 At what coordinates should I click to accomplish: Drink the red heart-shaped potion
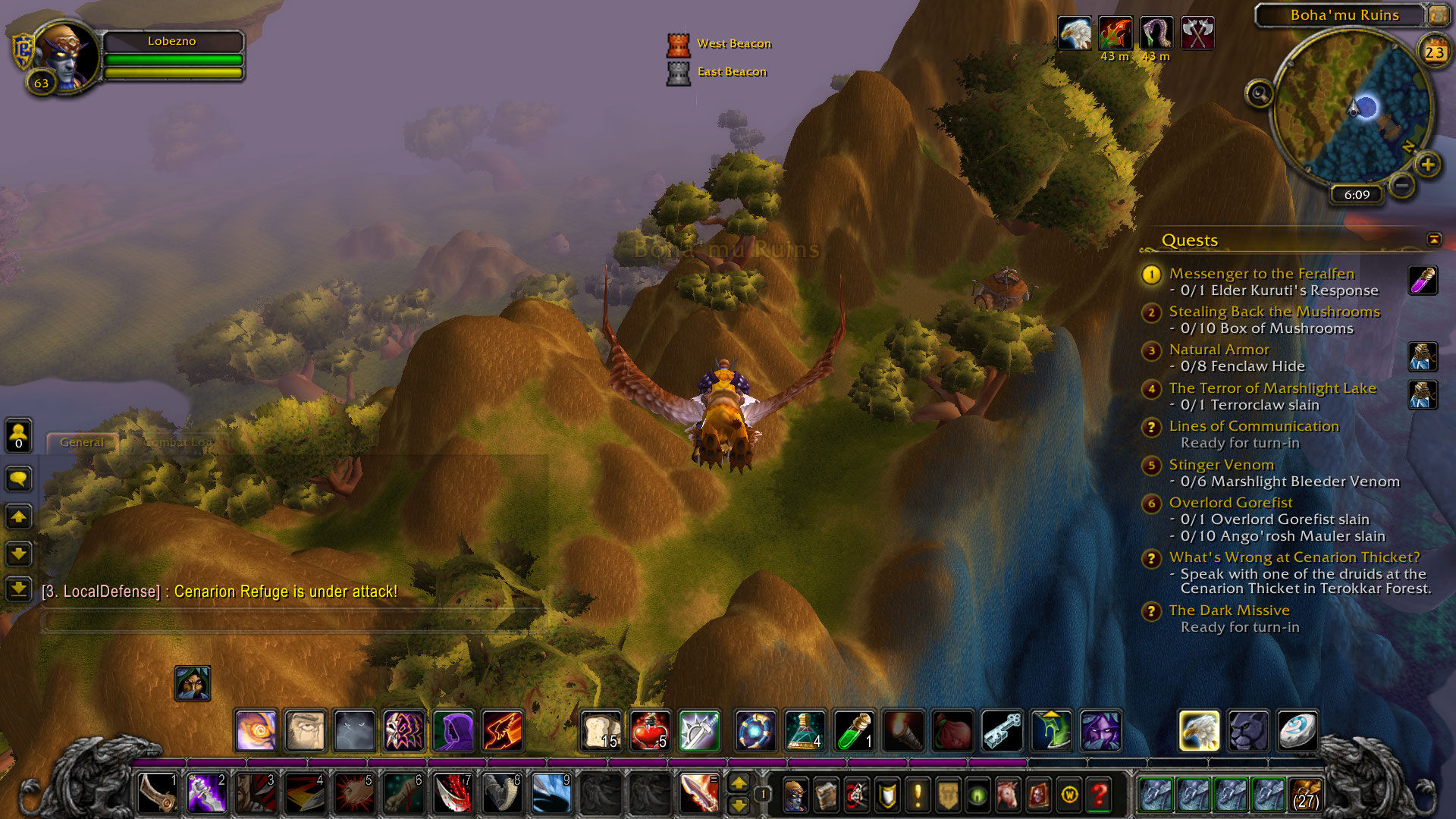pos(650,731)
